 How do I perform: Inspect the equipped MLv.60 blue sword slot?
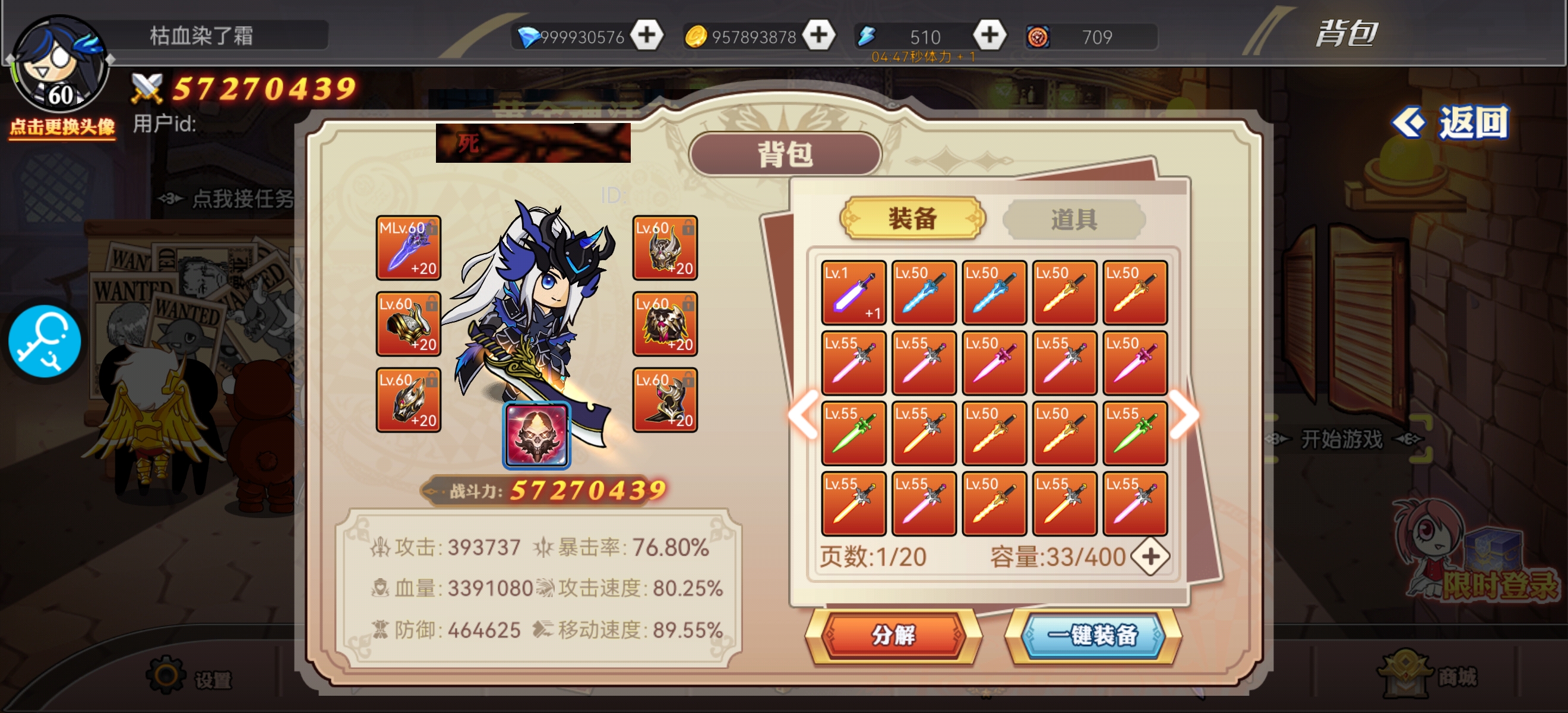tap(408, 248)
